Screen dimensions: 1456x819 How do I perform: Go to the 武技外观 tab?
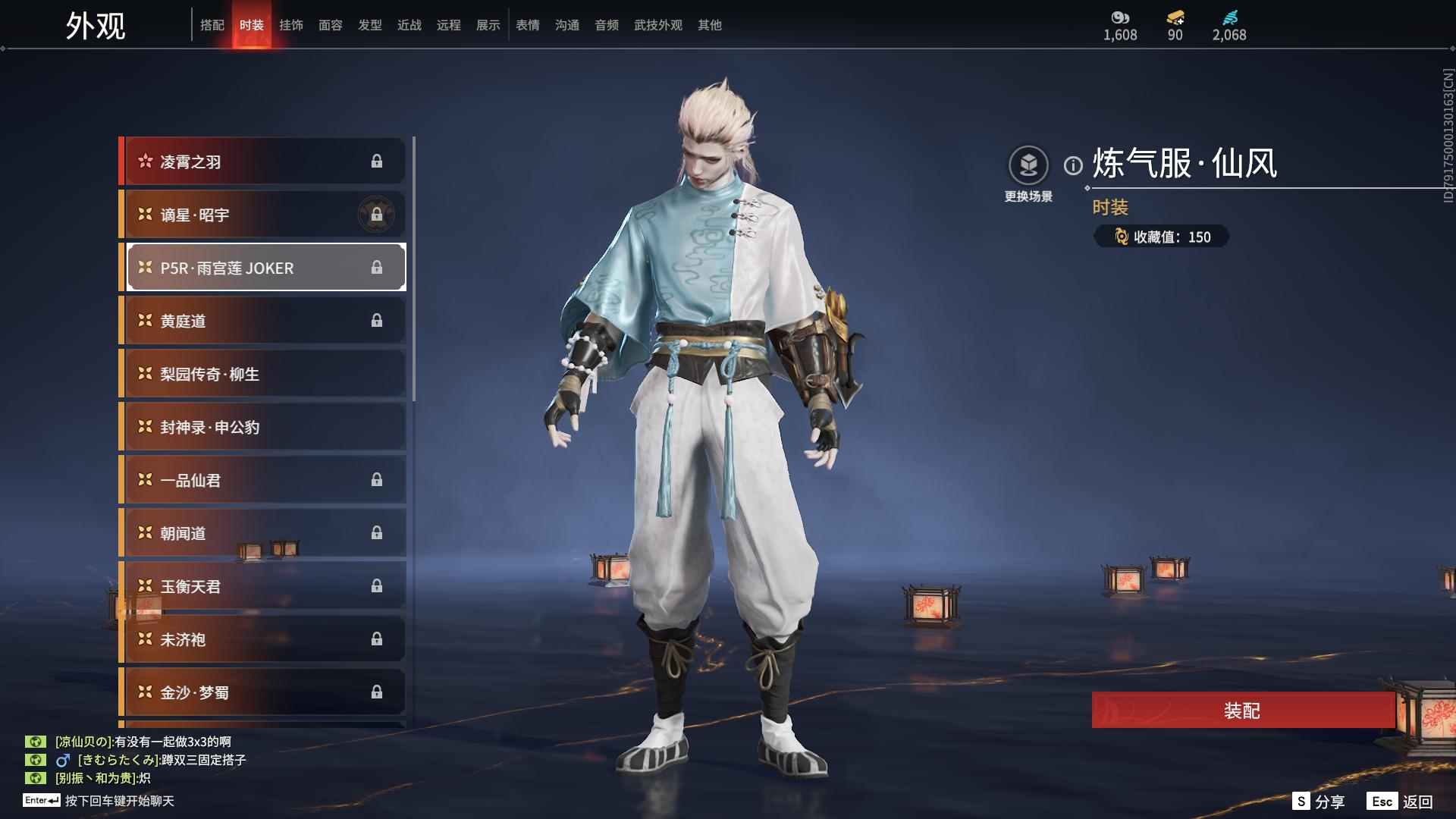coord(658,25)
